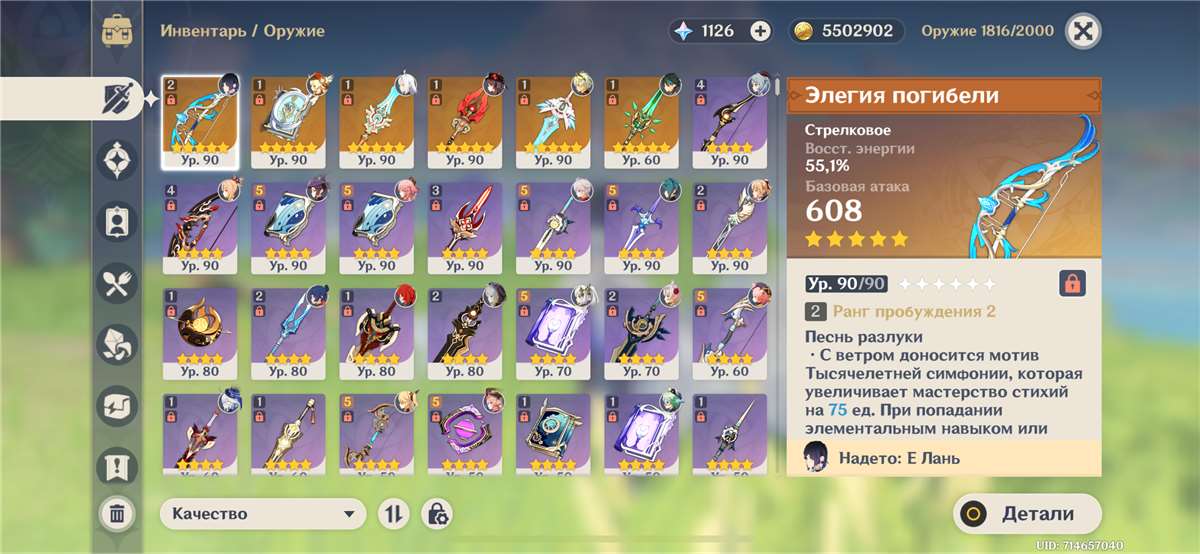The height and width of the screenshot is (554, 1200).
Task: Switch to the artifacts tab
Action: click(x=117, y=159)
